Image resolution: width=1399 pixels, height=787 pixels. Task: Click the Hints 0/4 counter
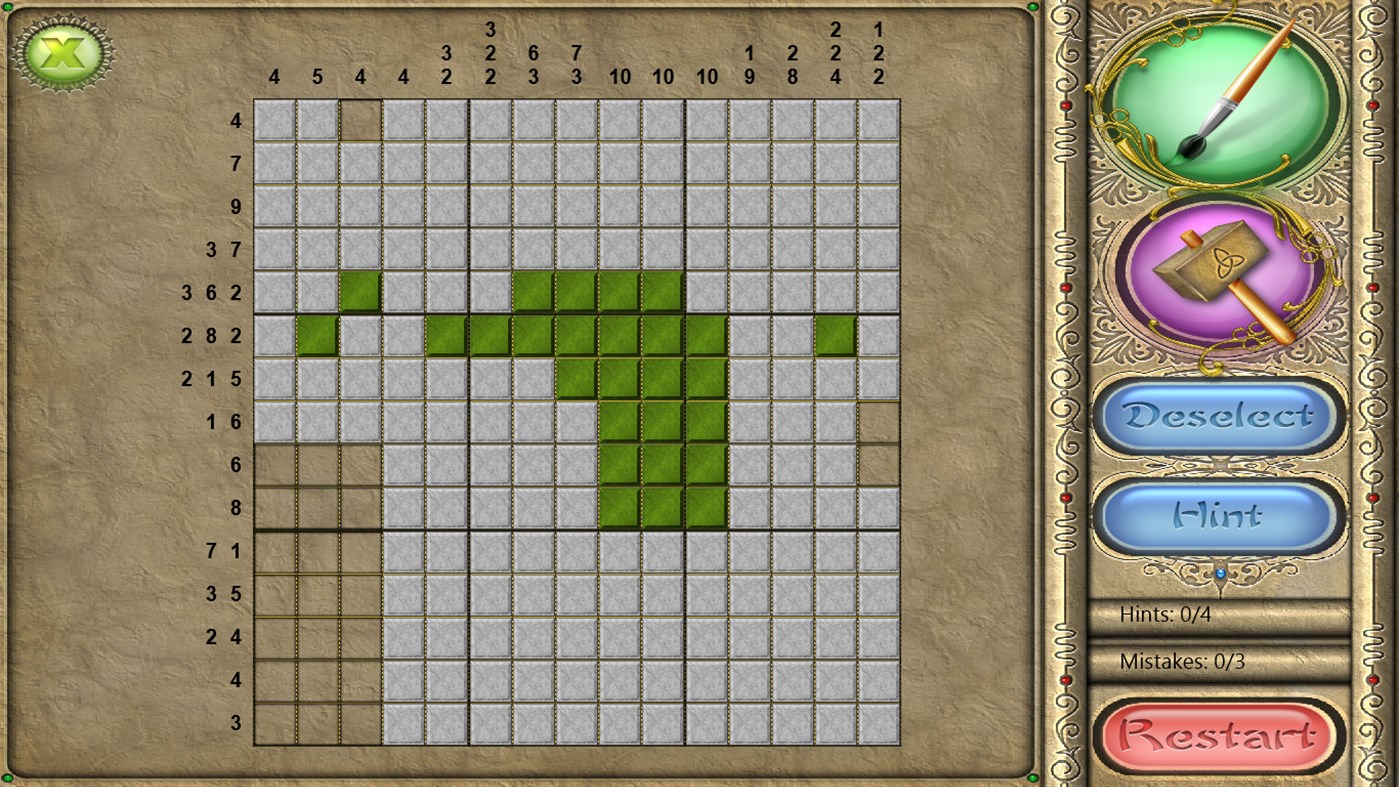pos(1166,615)
